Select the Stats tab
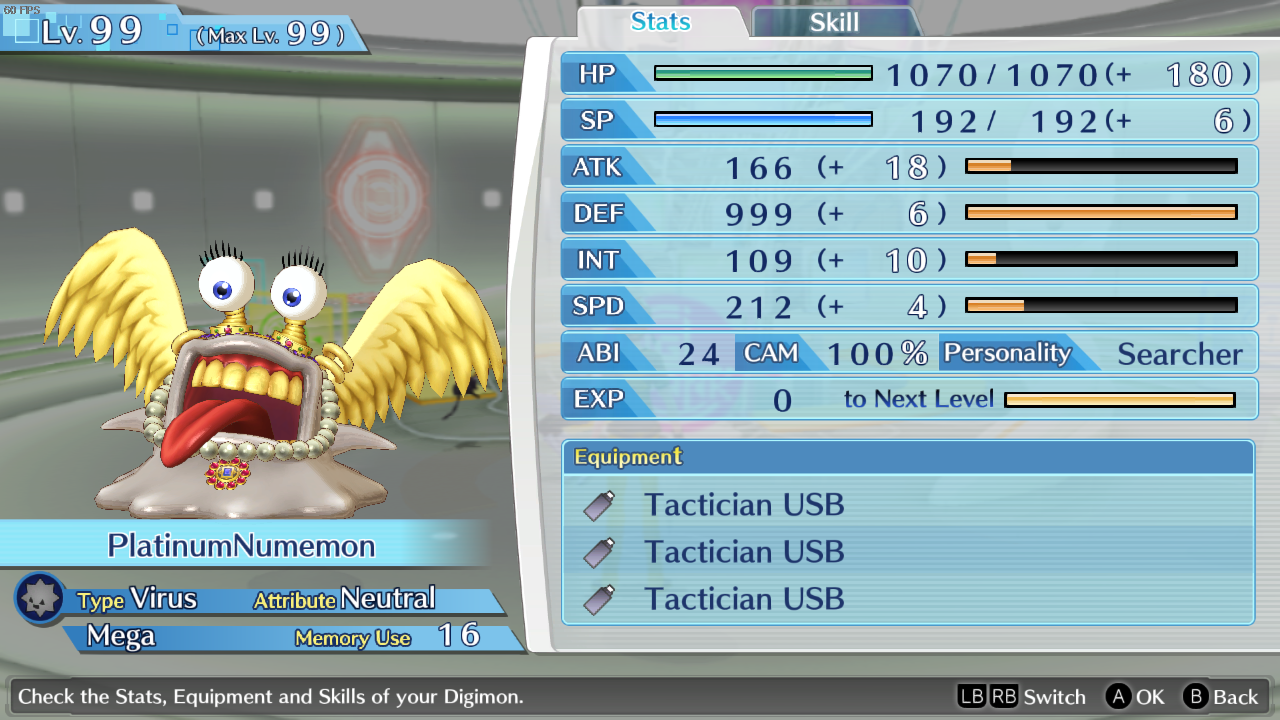The width and height of the screenshot is (1280, 720). 660,22
